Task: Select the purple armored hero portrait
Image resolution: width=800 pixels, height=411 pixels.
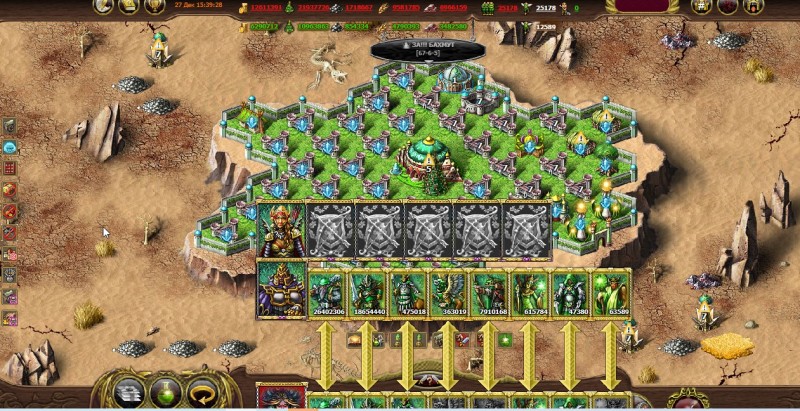Action: coord(281,290)
